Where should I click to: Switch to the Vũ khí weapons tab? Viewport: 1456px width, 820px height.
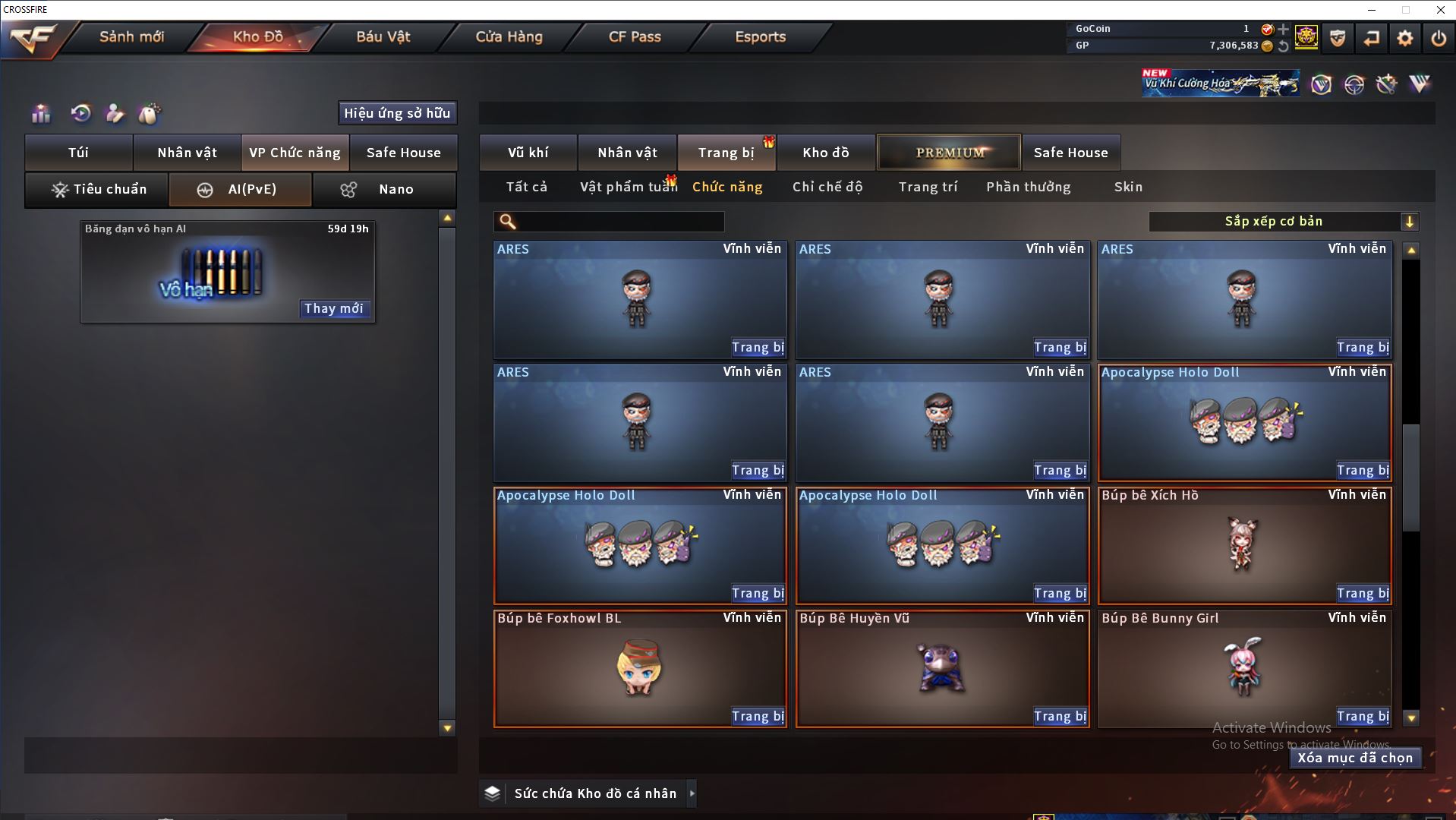click(528, 153)
